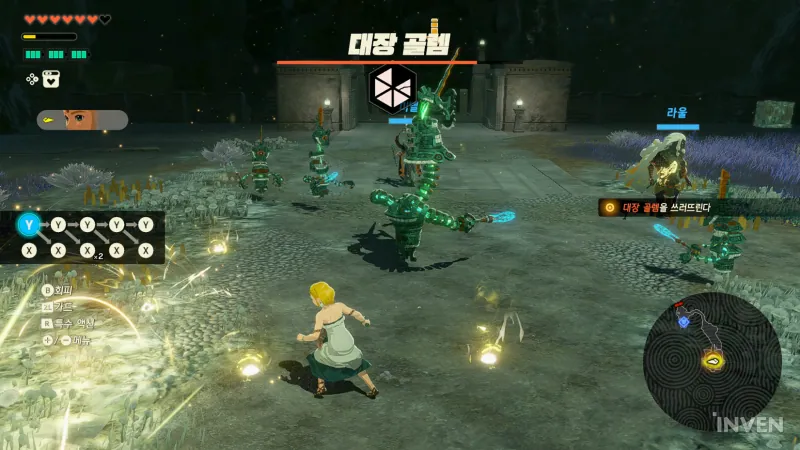Click the hexagonal weak-point gauge icon
Screen dimensions: 800x450
(391, 88)
